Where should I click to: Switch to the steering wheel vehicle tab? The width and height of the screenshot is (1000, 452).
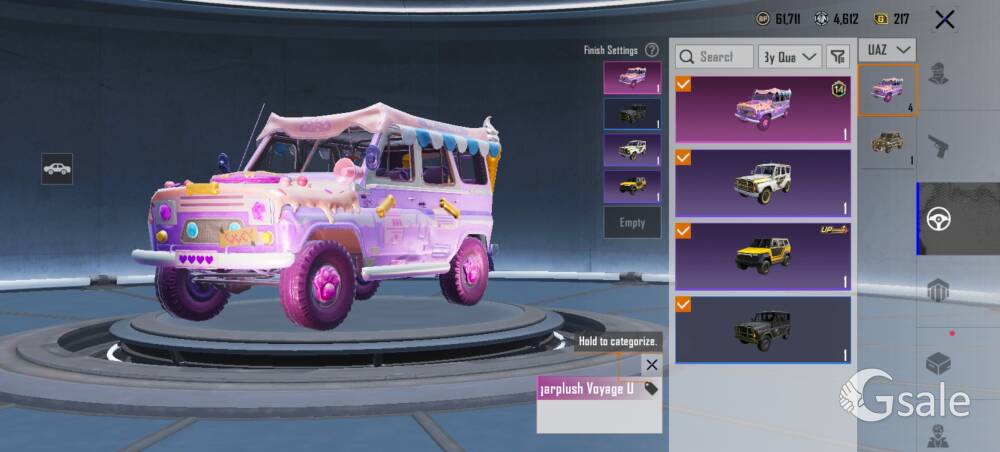point(939,219)
